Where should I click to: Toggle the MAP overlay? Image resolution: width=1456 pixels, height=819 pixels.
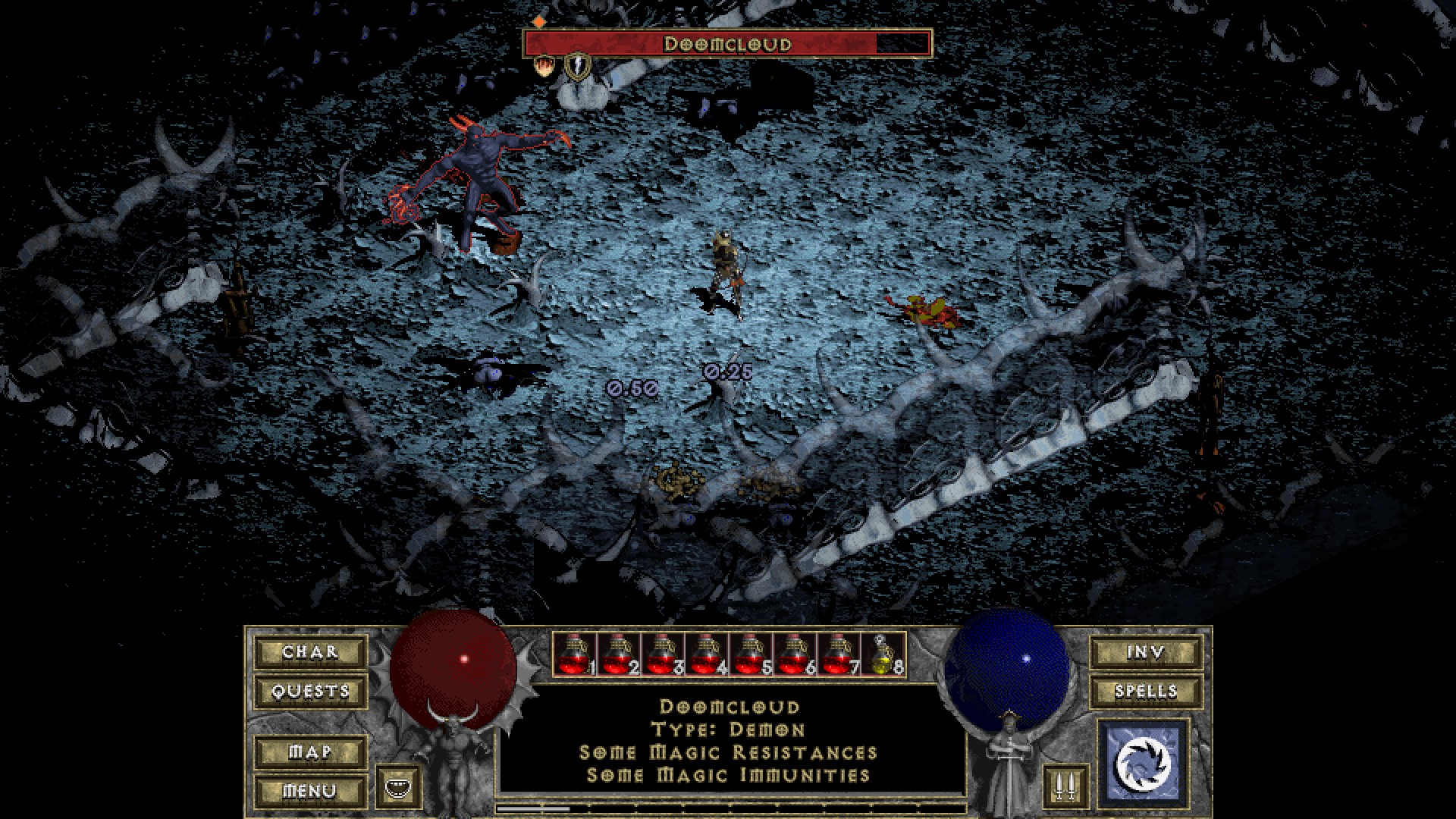(x=310, y=752)
